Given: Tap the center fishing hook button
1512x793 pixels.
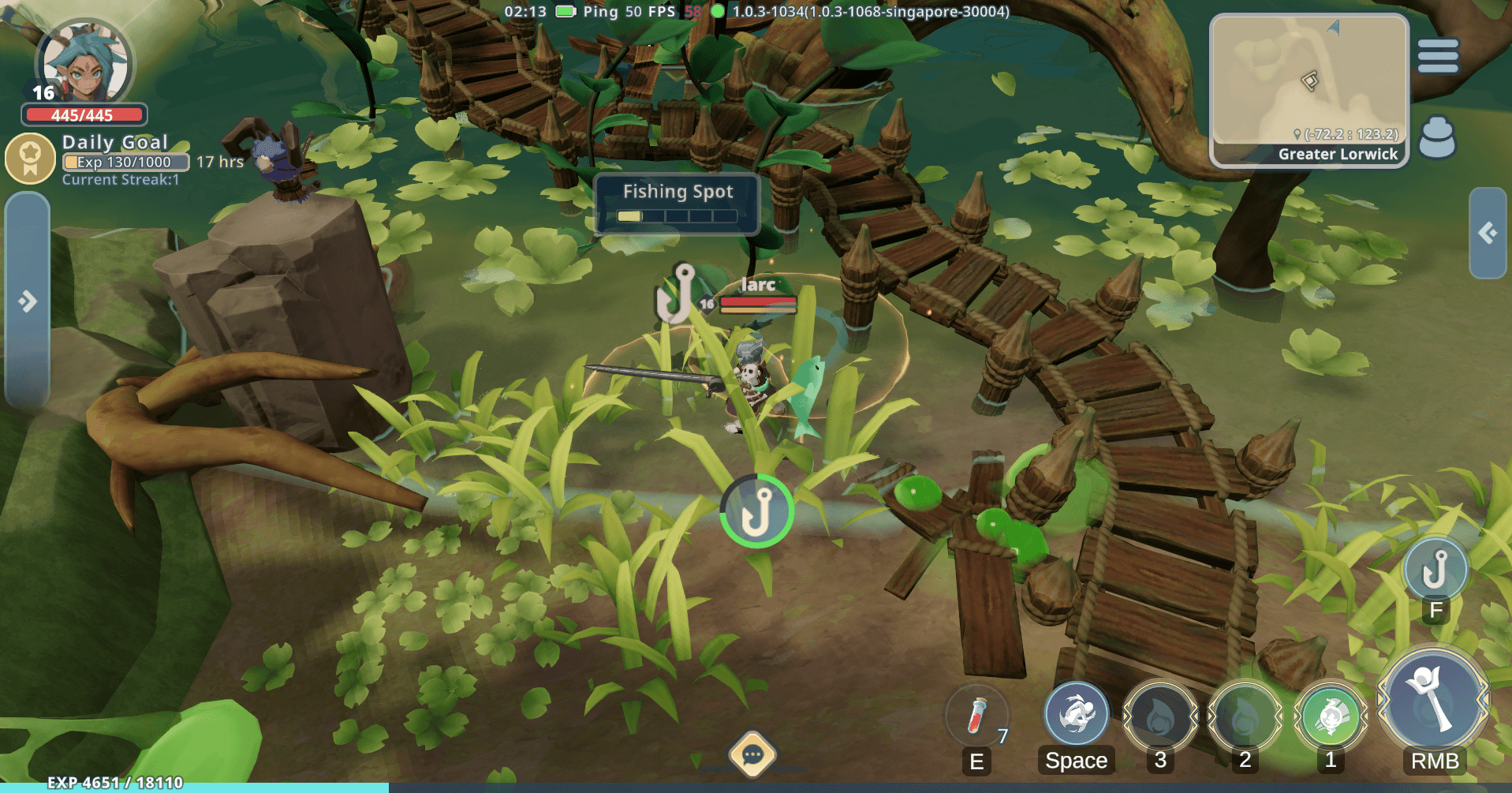Looking at the screenshot, I should (756, 511).
